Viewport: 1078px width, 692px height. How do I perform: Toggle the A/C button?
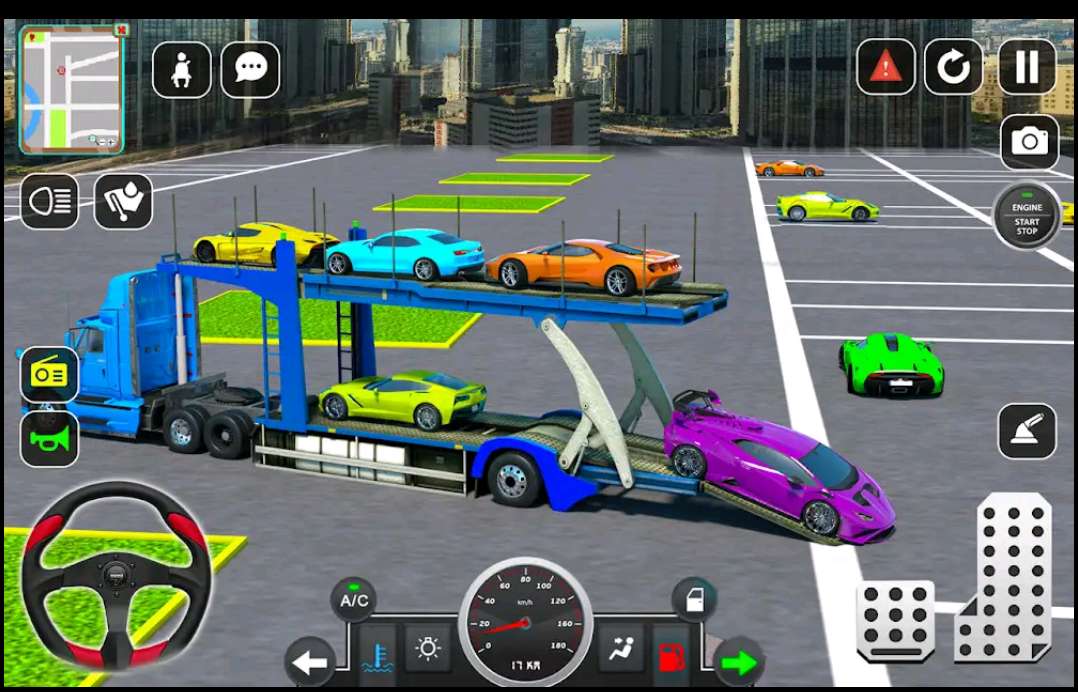tap(354, 601)
